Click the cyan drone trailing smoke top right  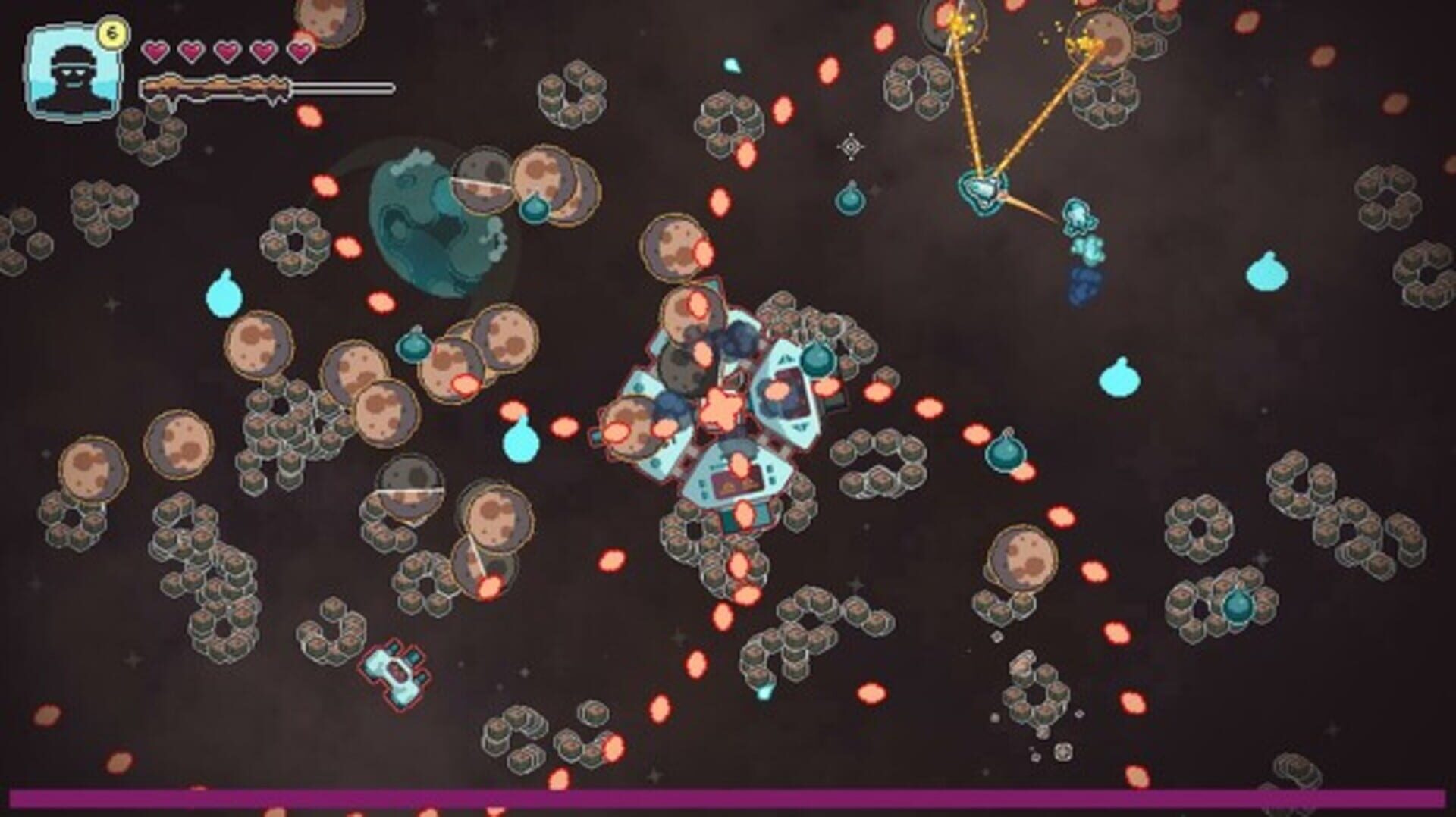(1077, 216)
